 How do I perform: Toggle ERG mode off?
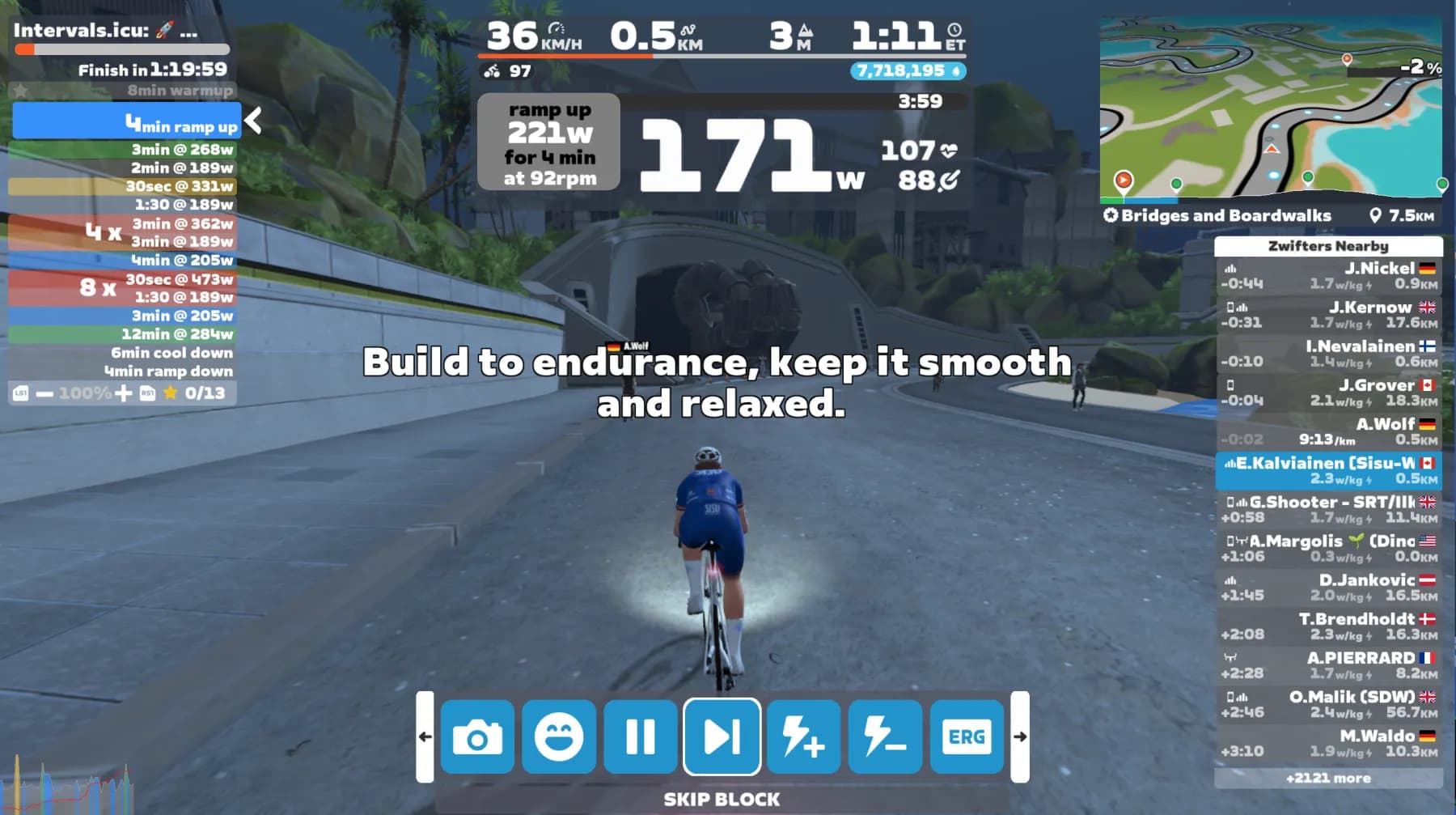pos(965,736)
